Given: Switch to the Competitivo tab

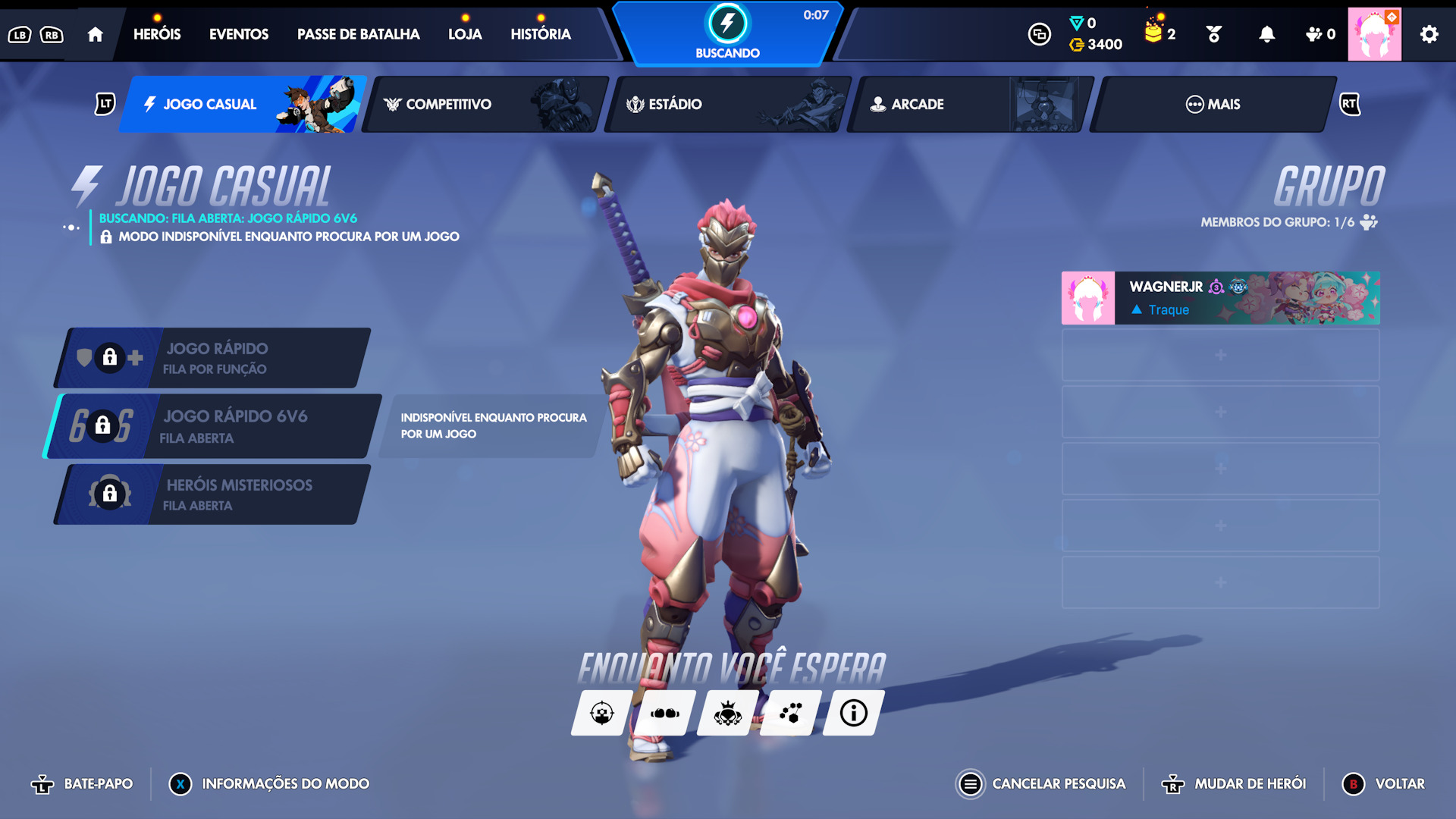Looking at the screenshot, I should (485, 104).
